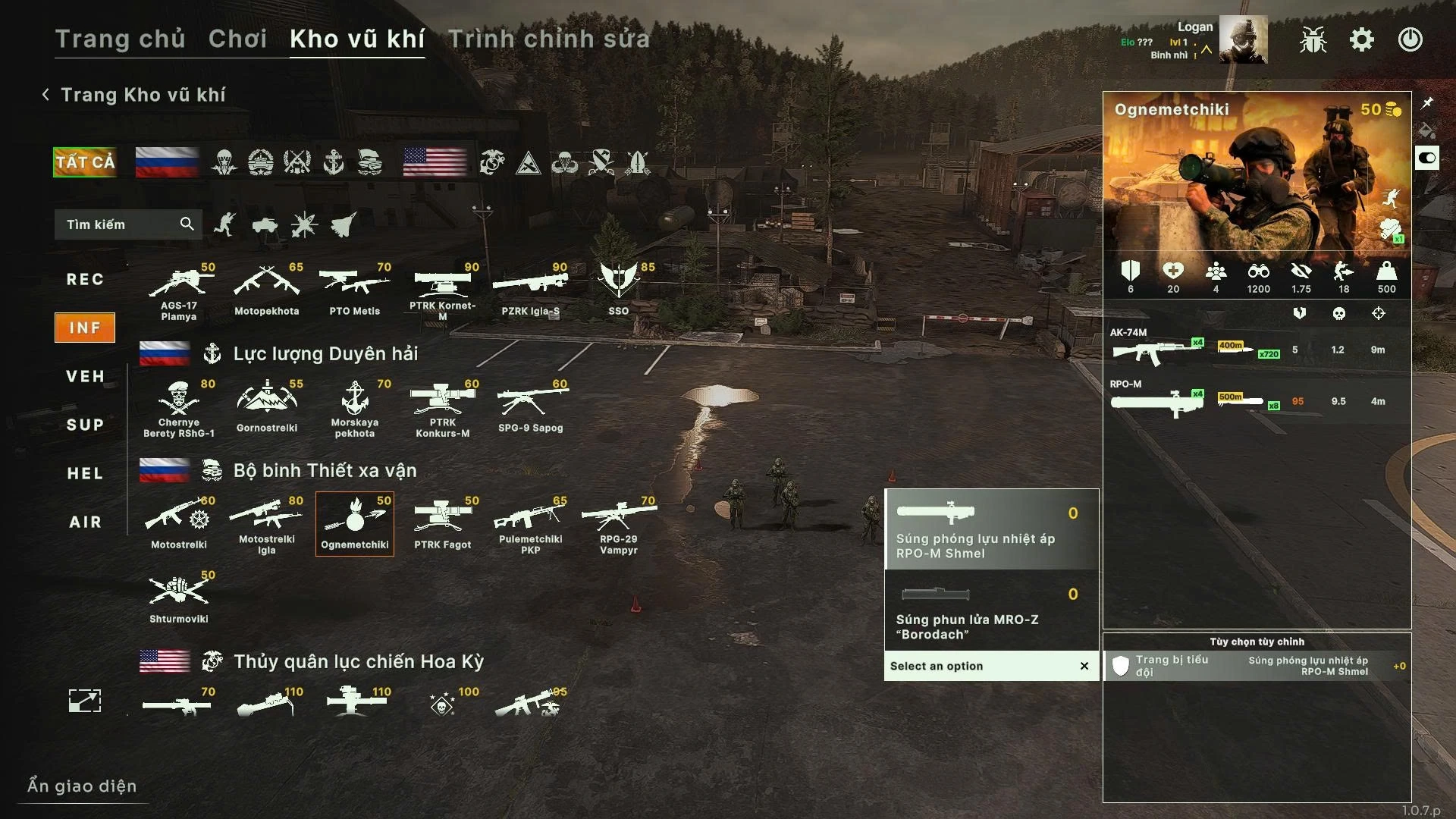The width and height of the screenshot is (1456, 819).
Task: Filter units by the American flag
Action: pos(435,162)
